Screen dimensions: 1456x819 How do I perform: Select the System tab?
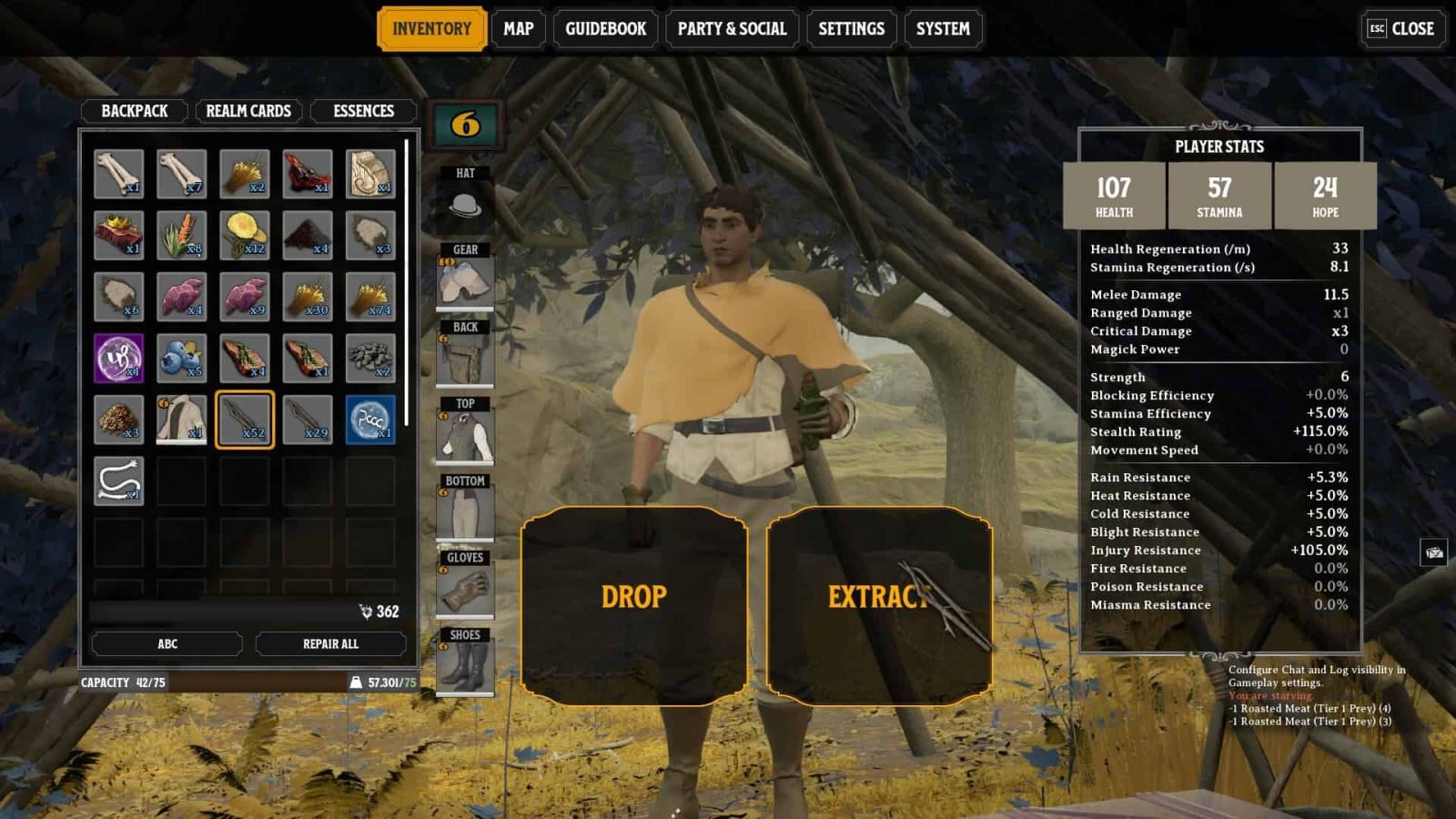(943, 29)
